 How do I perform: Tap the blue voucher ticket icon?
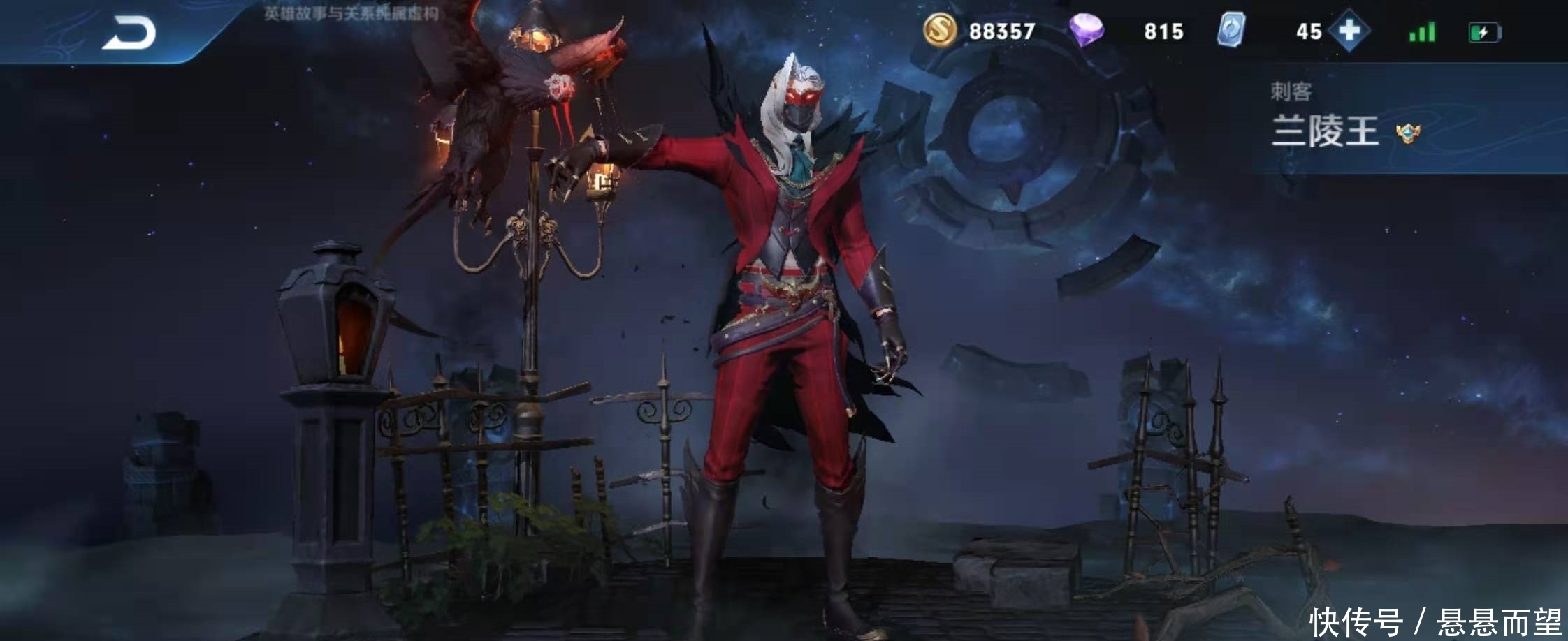[1231, 31]
